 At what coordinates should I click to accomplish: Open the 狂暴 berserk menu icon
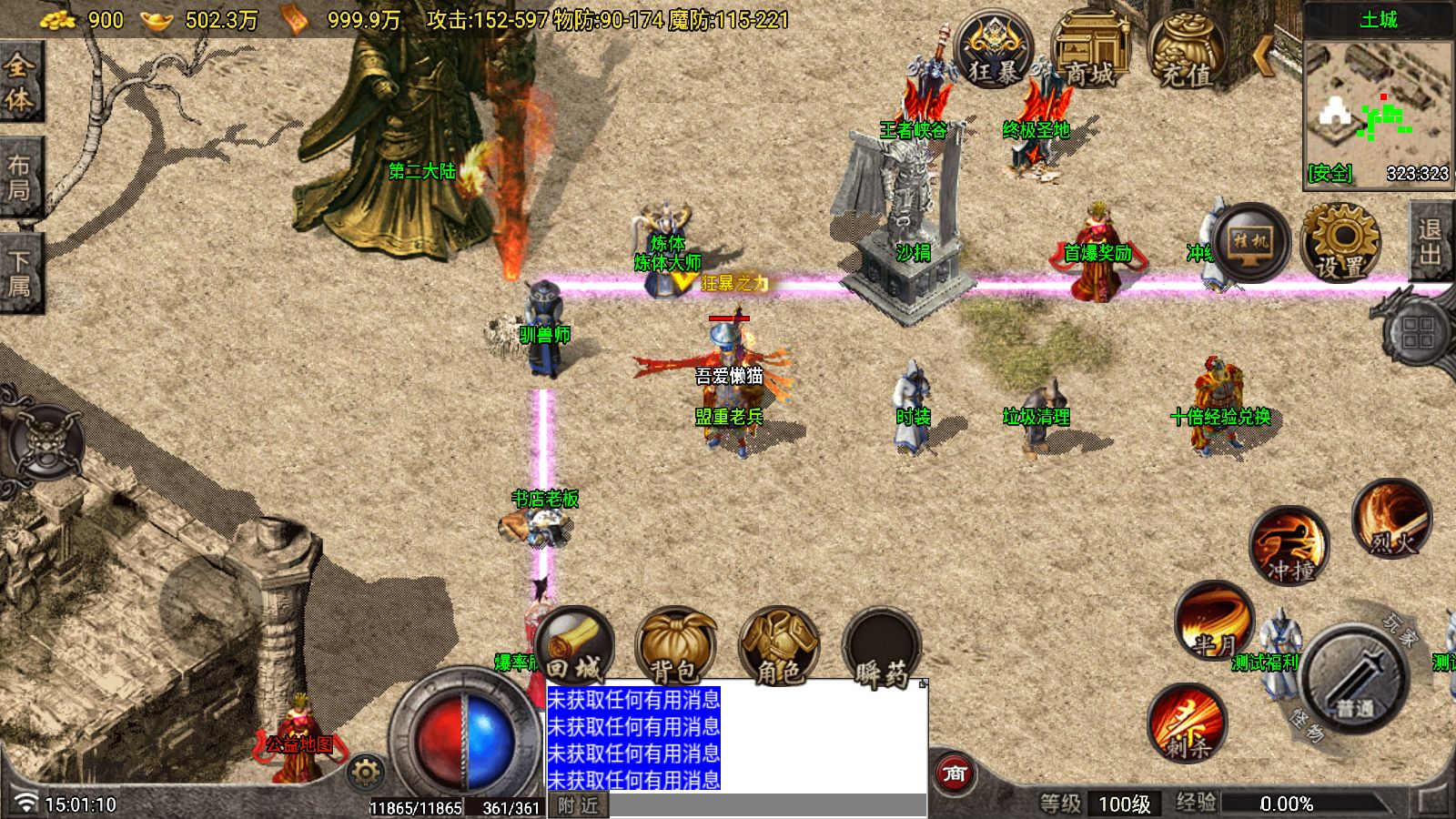[993, 51]
